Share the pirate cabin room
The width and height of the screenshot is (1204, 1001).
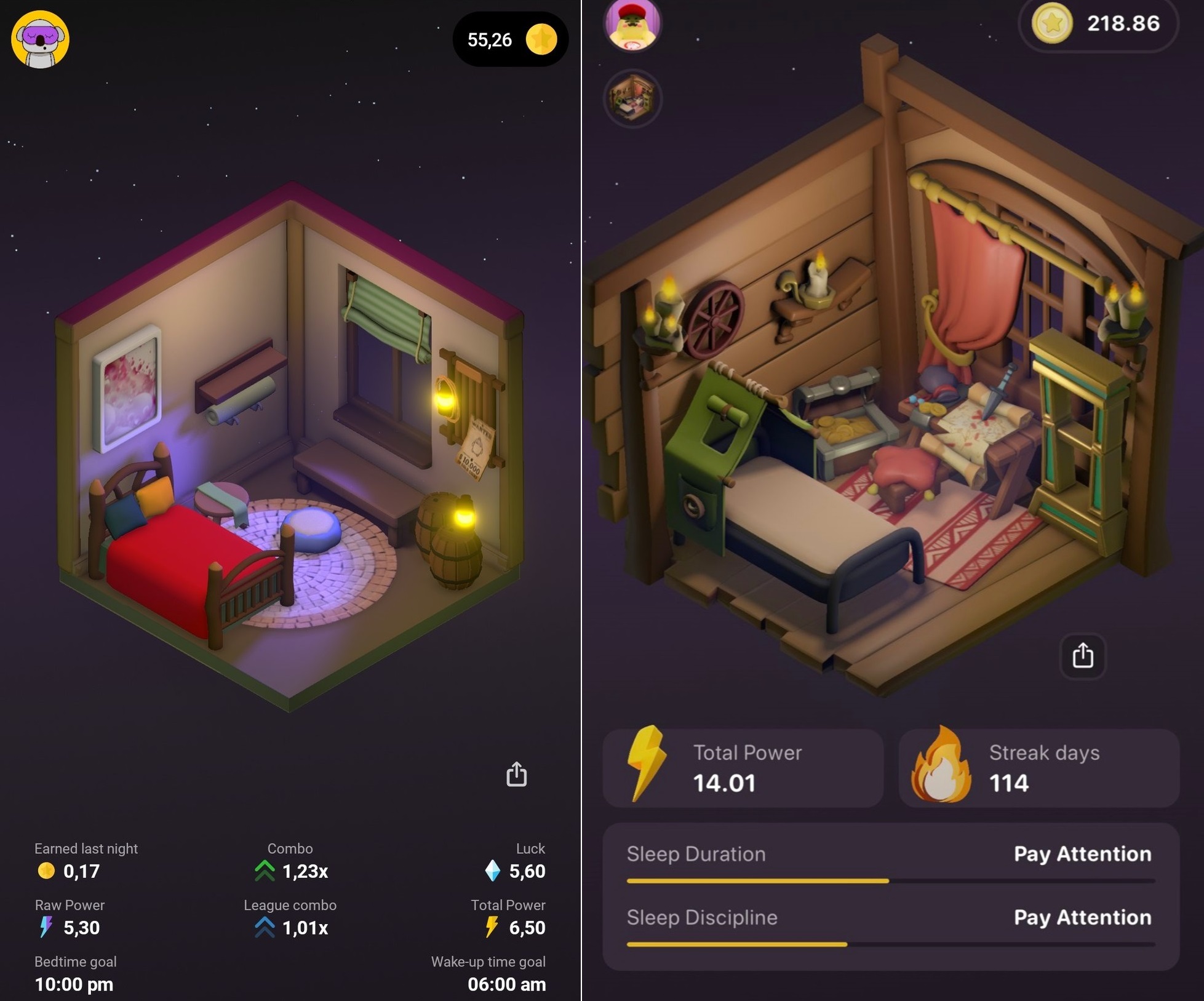click(x=1083, y=656)
